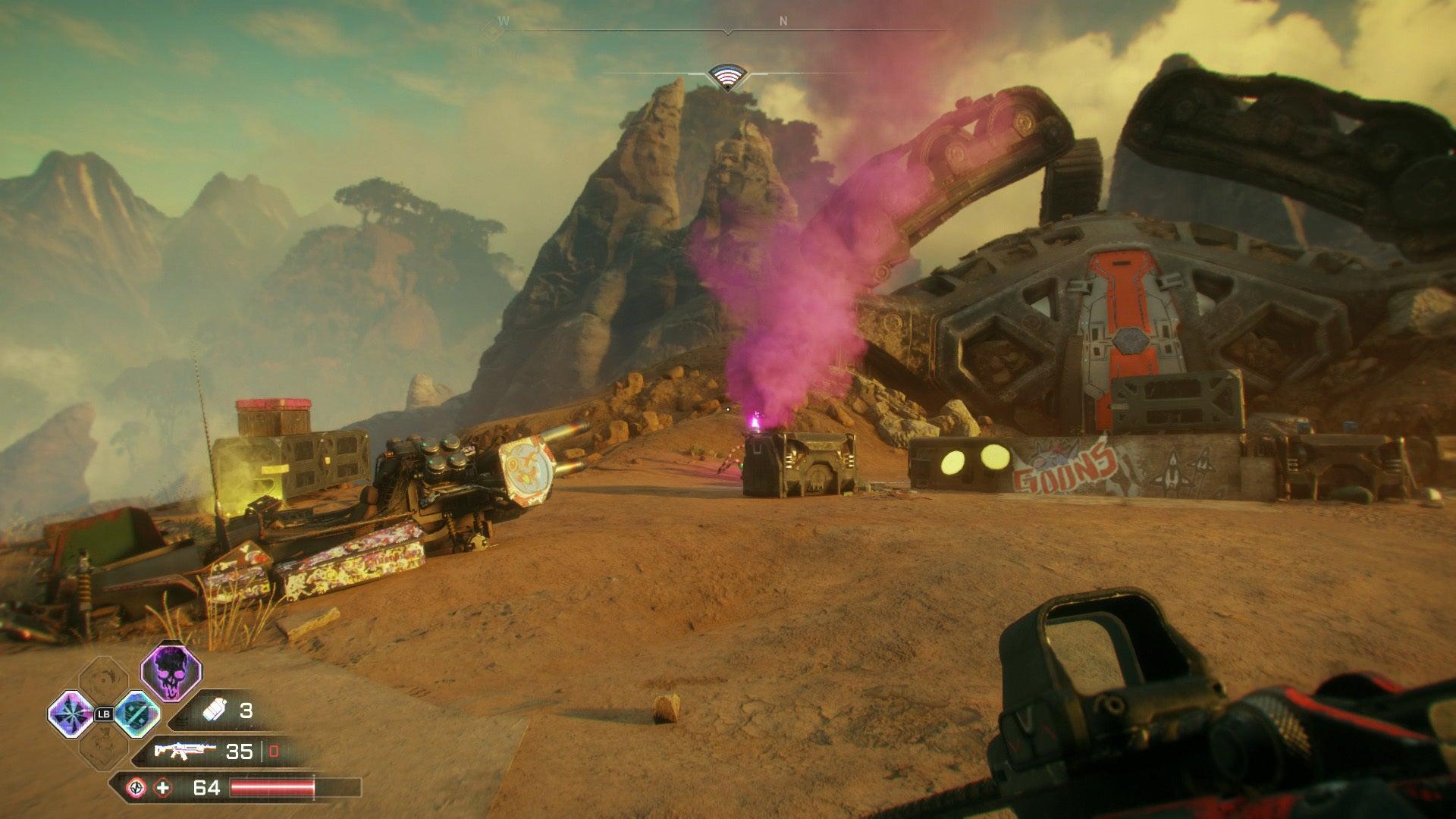Select the grenade icon

pos(213,711)
